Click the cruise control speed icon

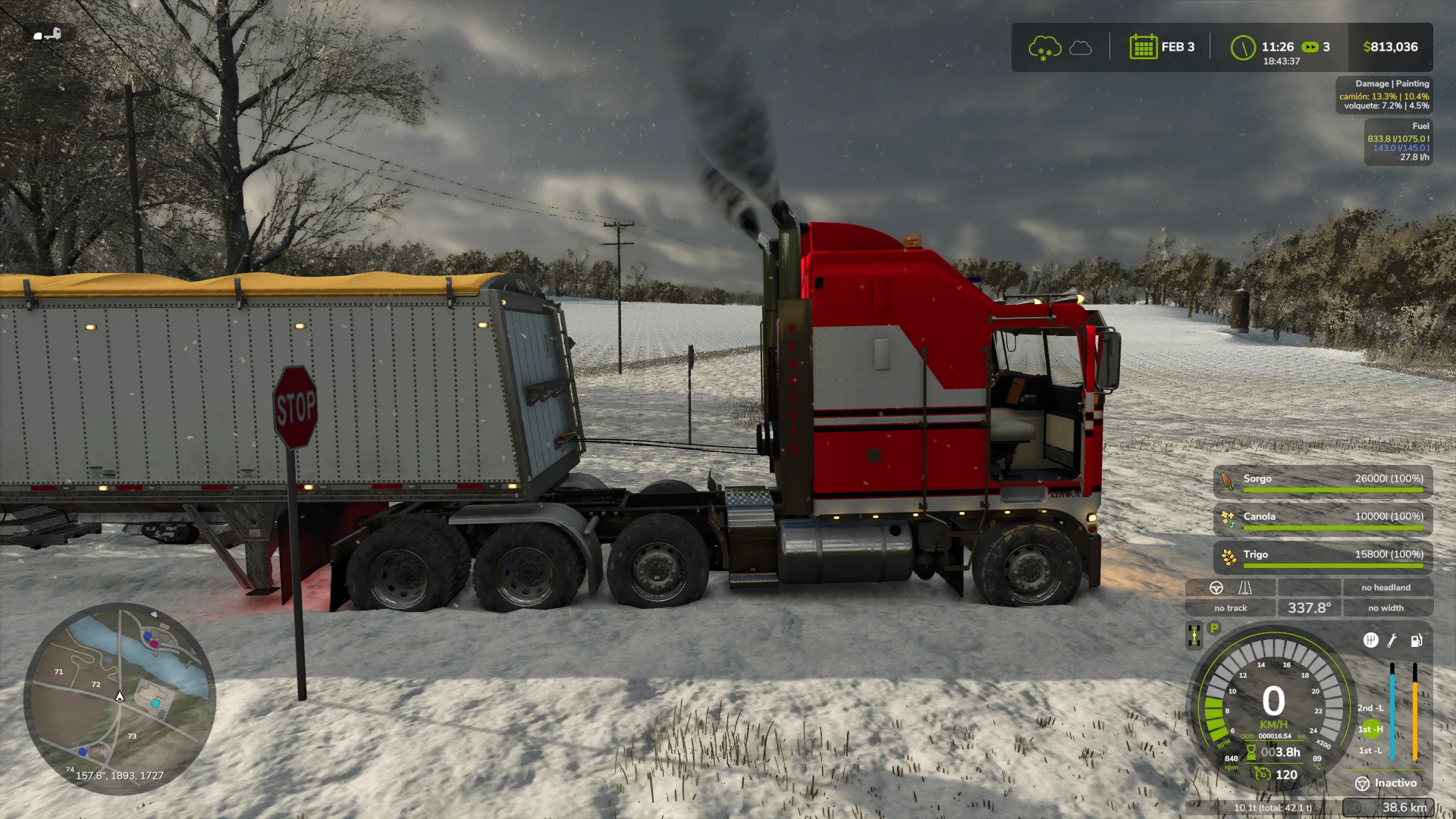tap(1263, 774)
